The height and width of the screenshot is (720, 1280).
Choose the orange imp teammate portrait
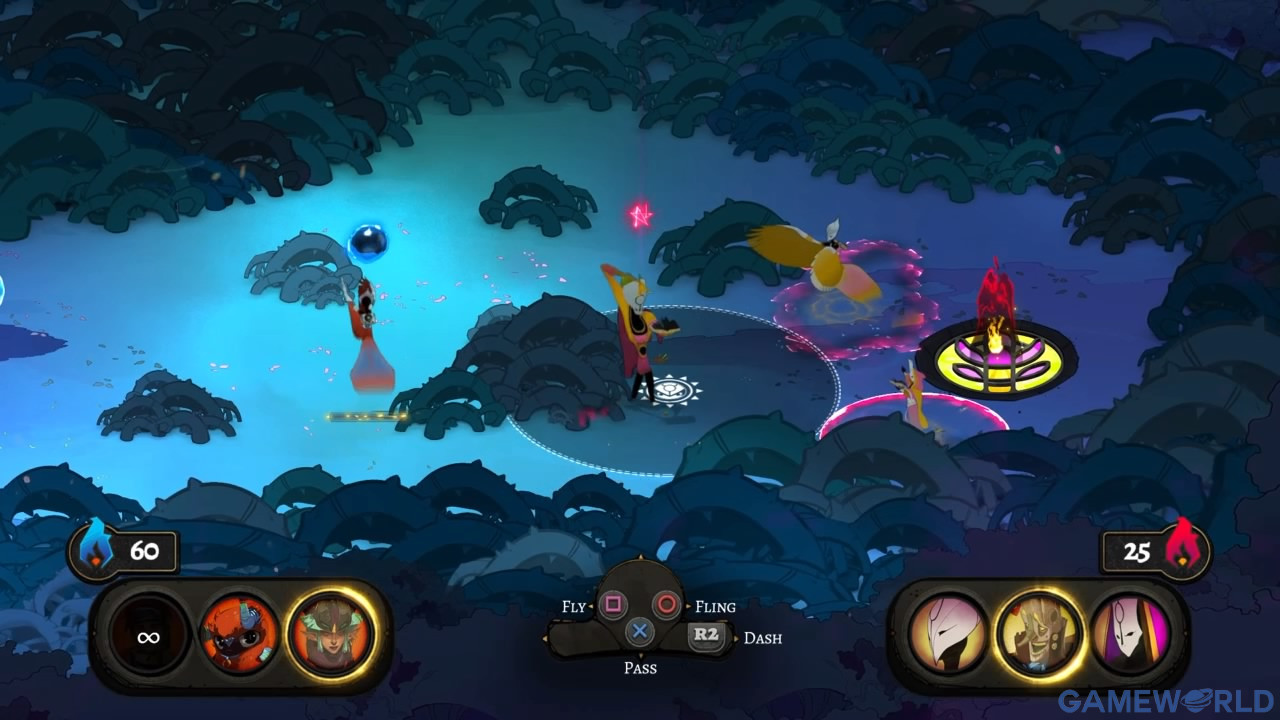pos(240,635)
